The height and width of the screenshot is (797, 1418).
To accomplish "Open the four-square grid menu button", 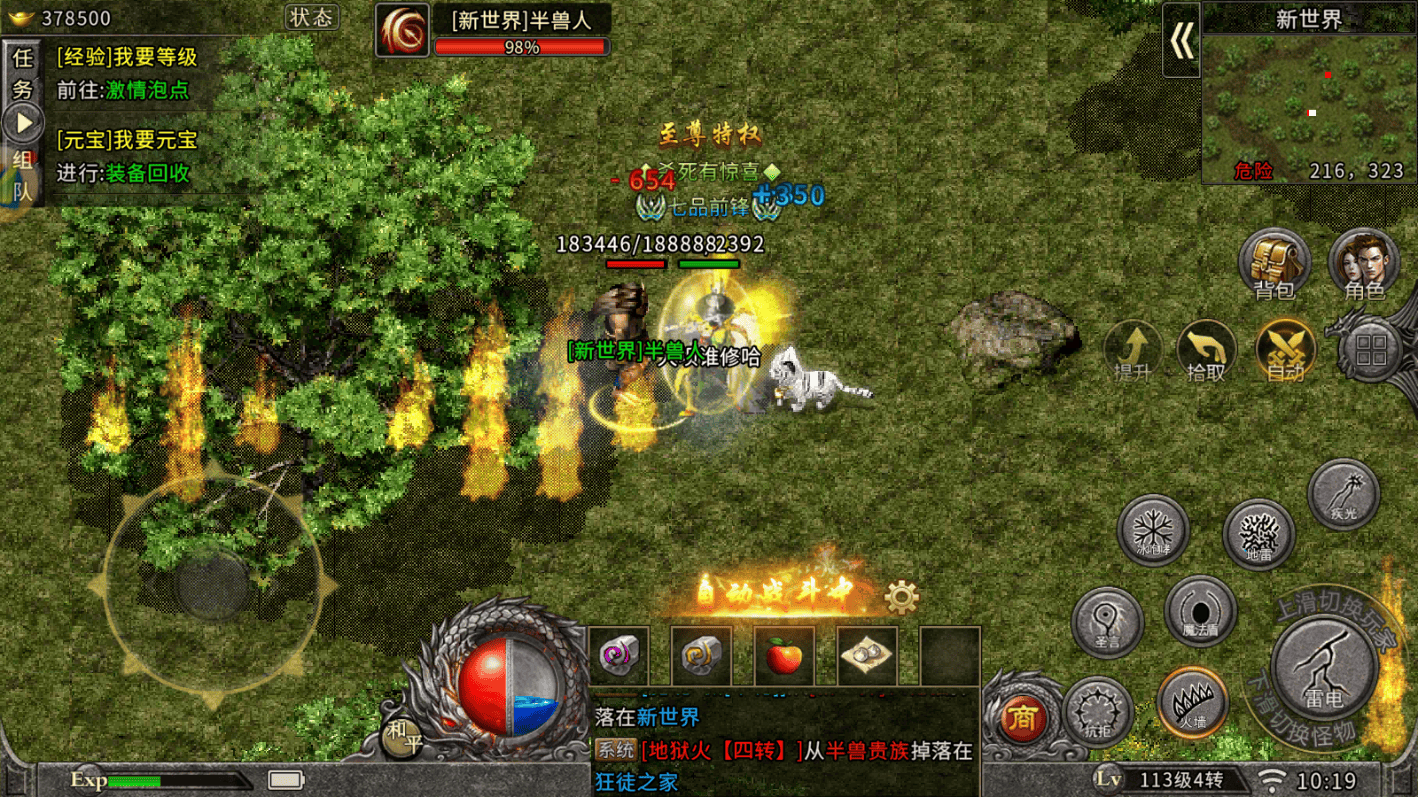I will 1371,351.
